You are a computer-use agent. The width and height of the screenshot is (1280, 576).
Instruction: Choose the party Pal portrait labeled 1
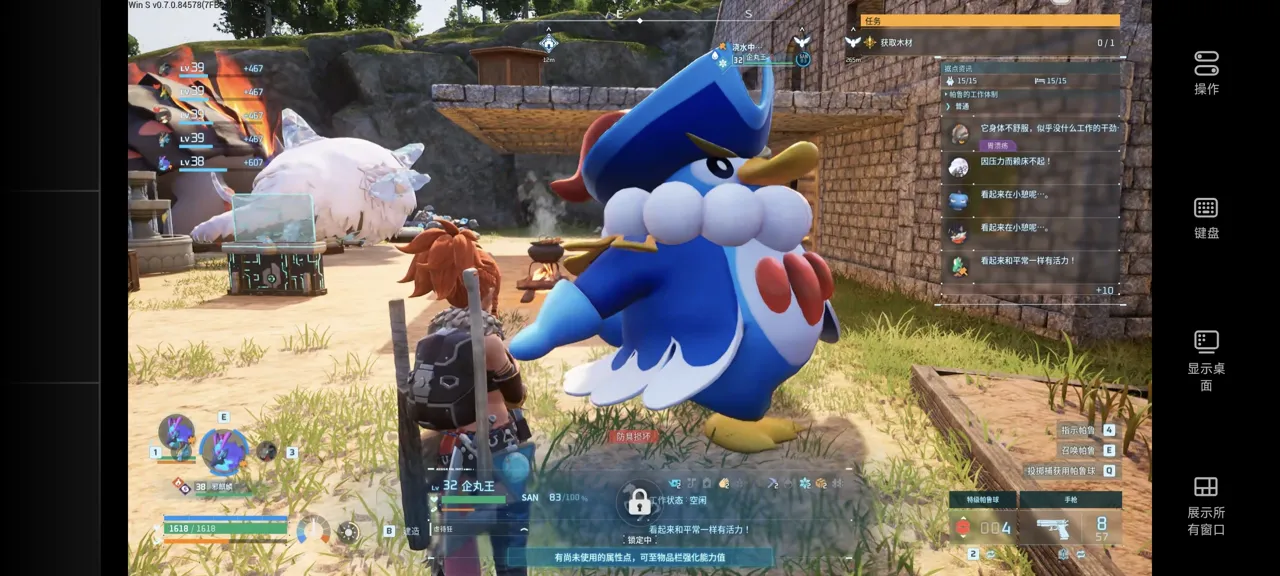tap(176, 434)
